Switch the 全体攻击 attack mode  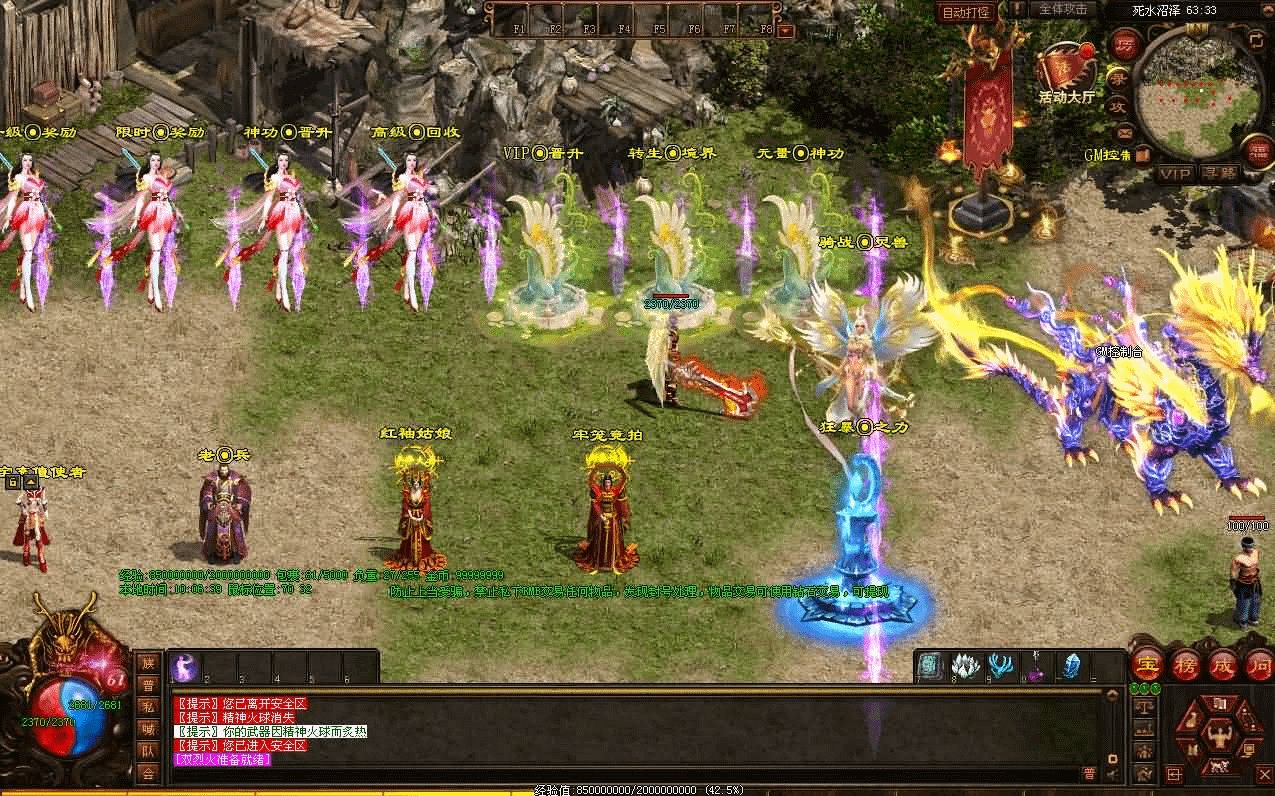(x=1062, y=9)
